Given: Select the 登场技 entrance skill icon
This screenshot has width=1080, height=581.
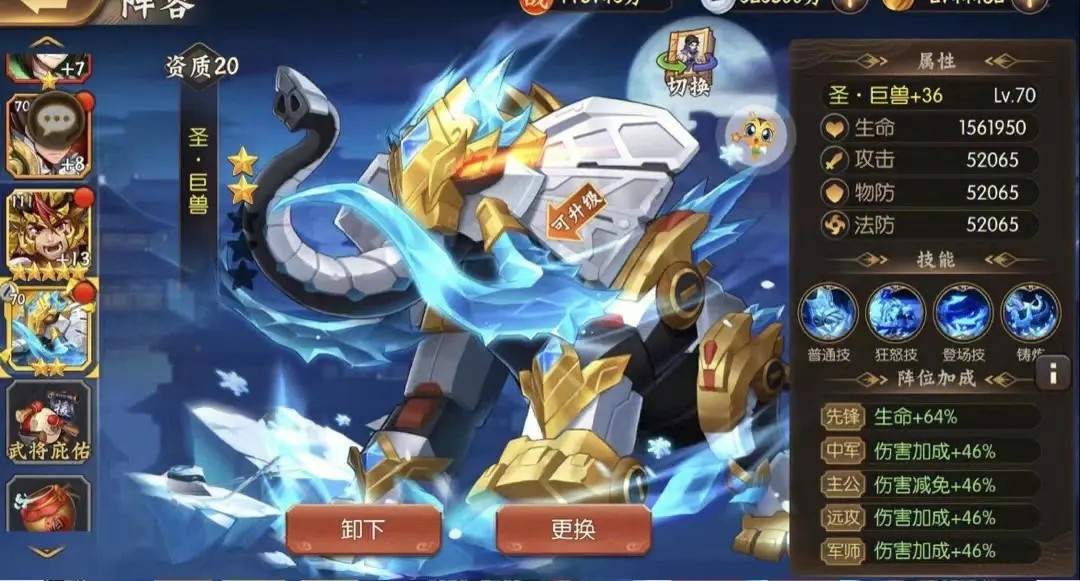Looking at the screenshot, I should [x=963, y=315].
